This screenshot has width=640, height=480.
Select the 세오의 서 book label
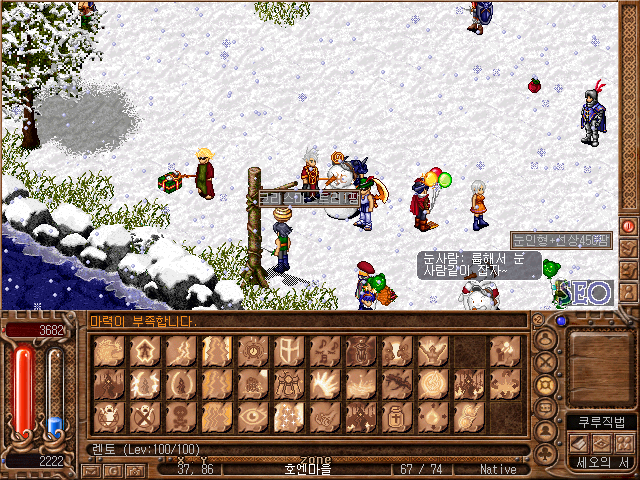(600, 462)
